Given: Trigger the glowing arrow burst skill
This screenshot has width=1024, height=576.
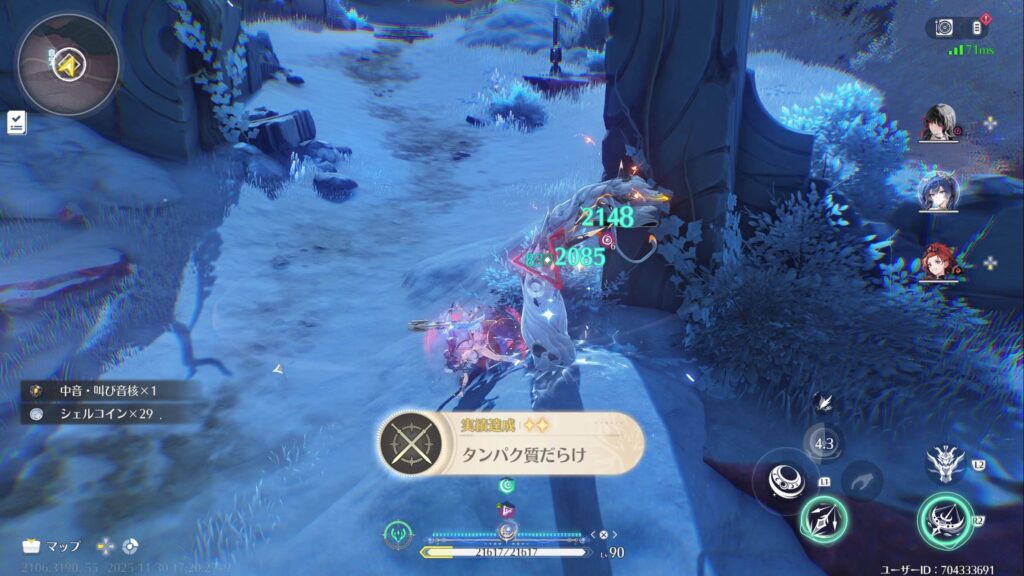Looking at the screenshot, I should 823,519.
